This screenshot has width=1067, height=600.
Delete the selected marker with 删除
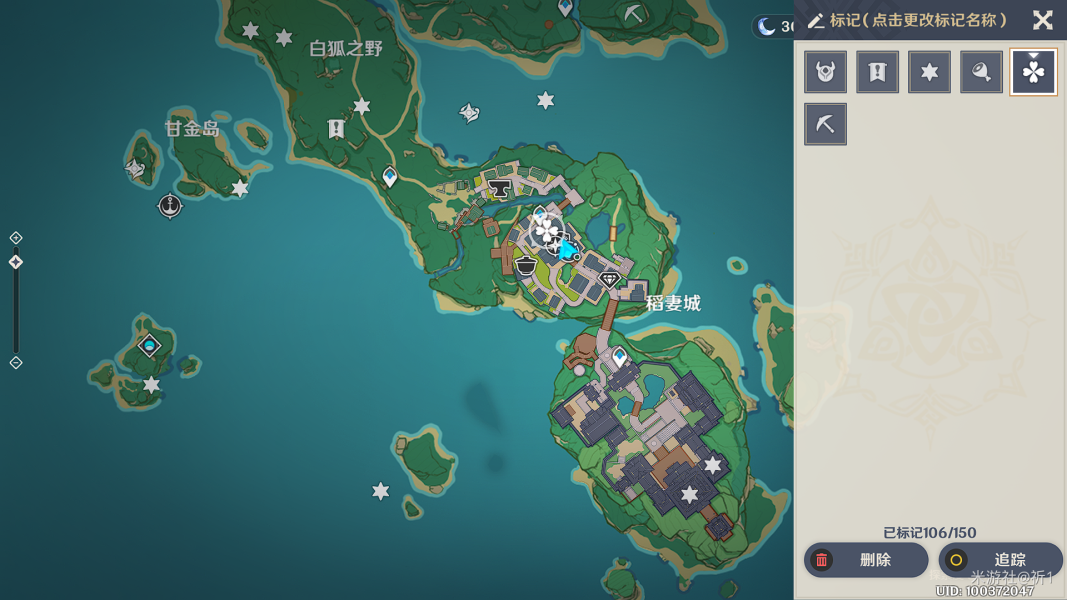865,560
